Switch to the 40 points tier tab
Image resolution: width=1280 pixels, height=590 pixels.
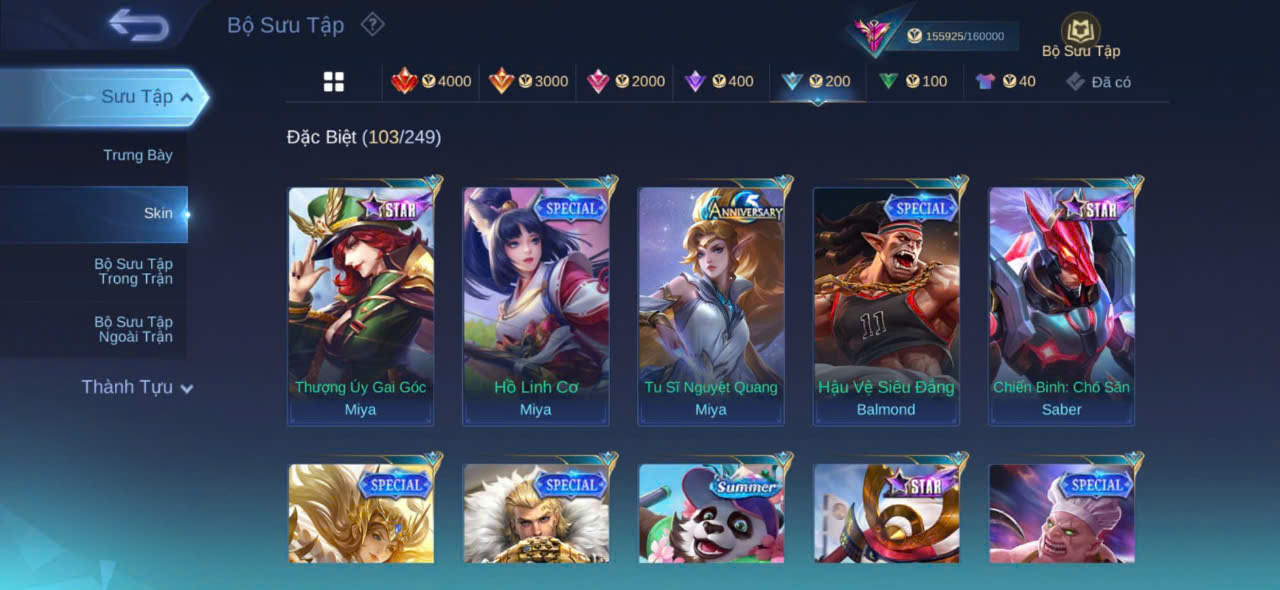(1006, 82)
